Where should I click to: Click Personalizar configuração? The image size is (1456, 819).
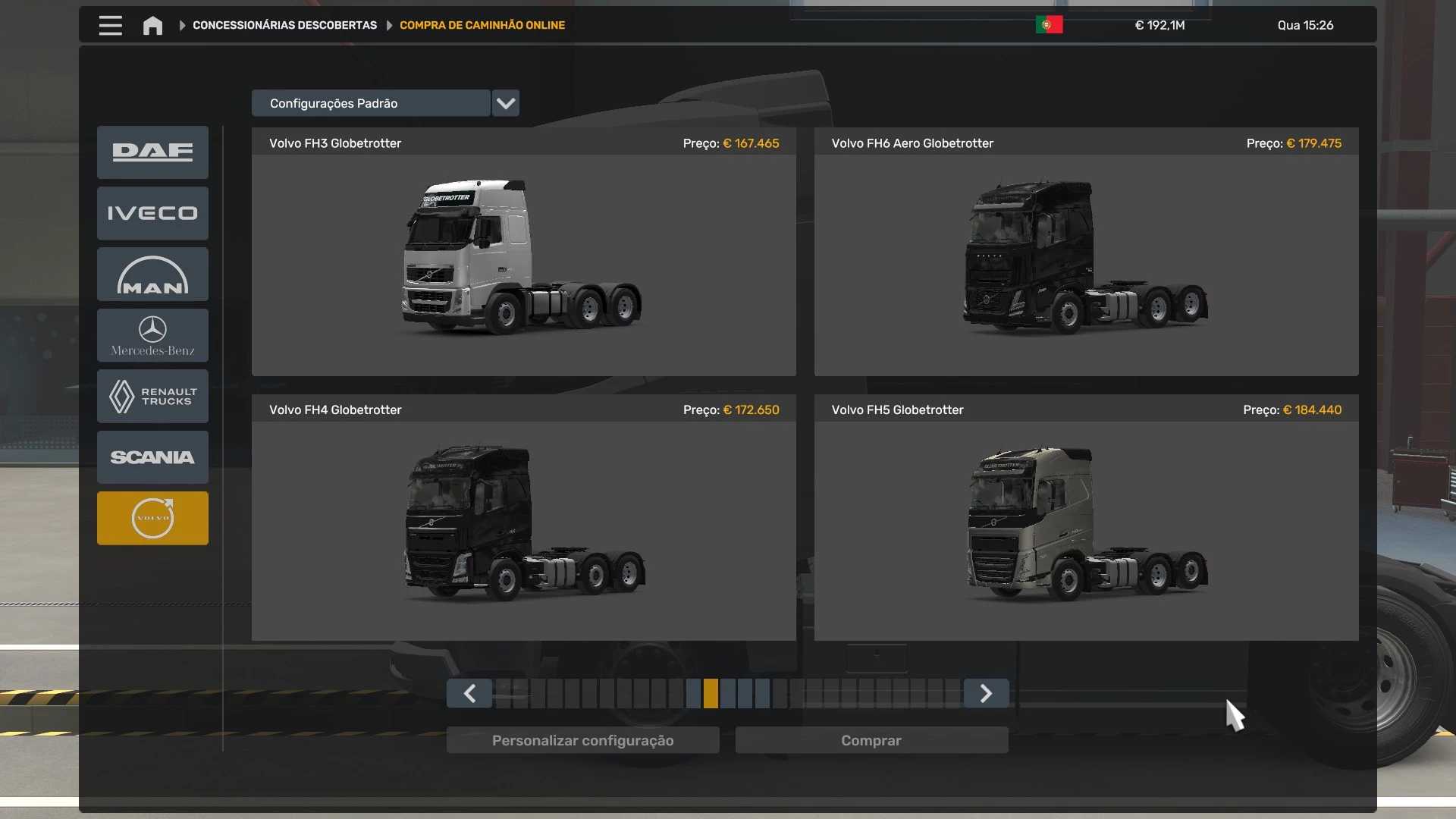click(x=582, y=741)
